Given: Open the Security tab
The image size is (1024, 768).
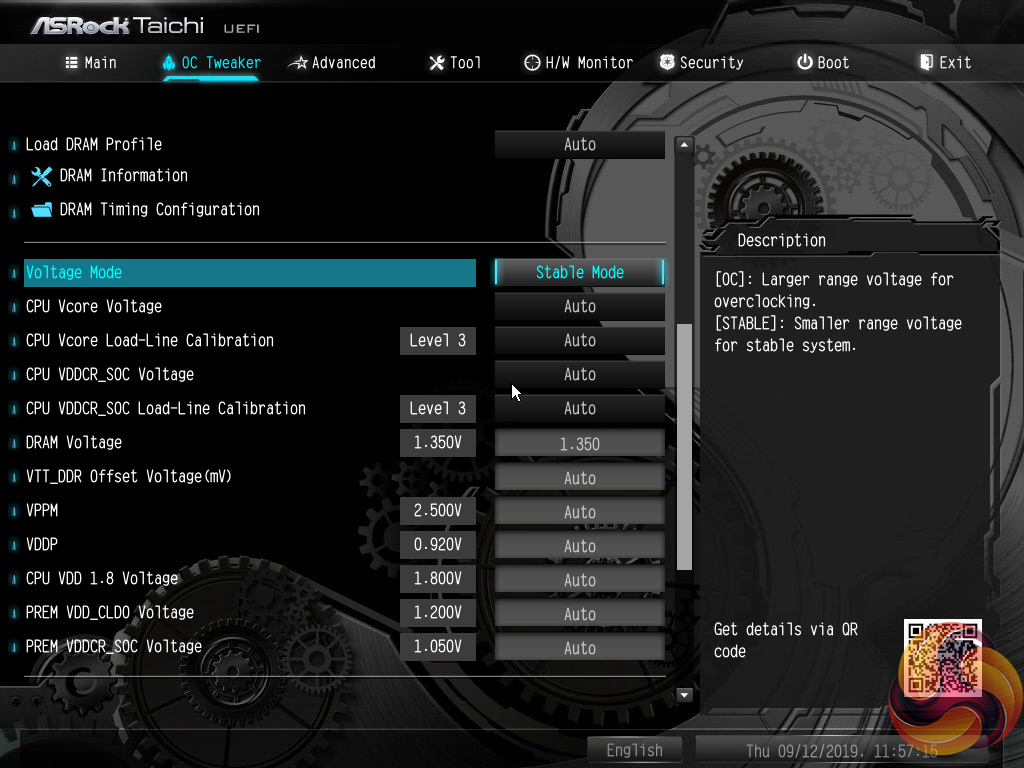Looking at the screenshot, I should [701, 62].
